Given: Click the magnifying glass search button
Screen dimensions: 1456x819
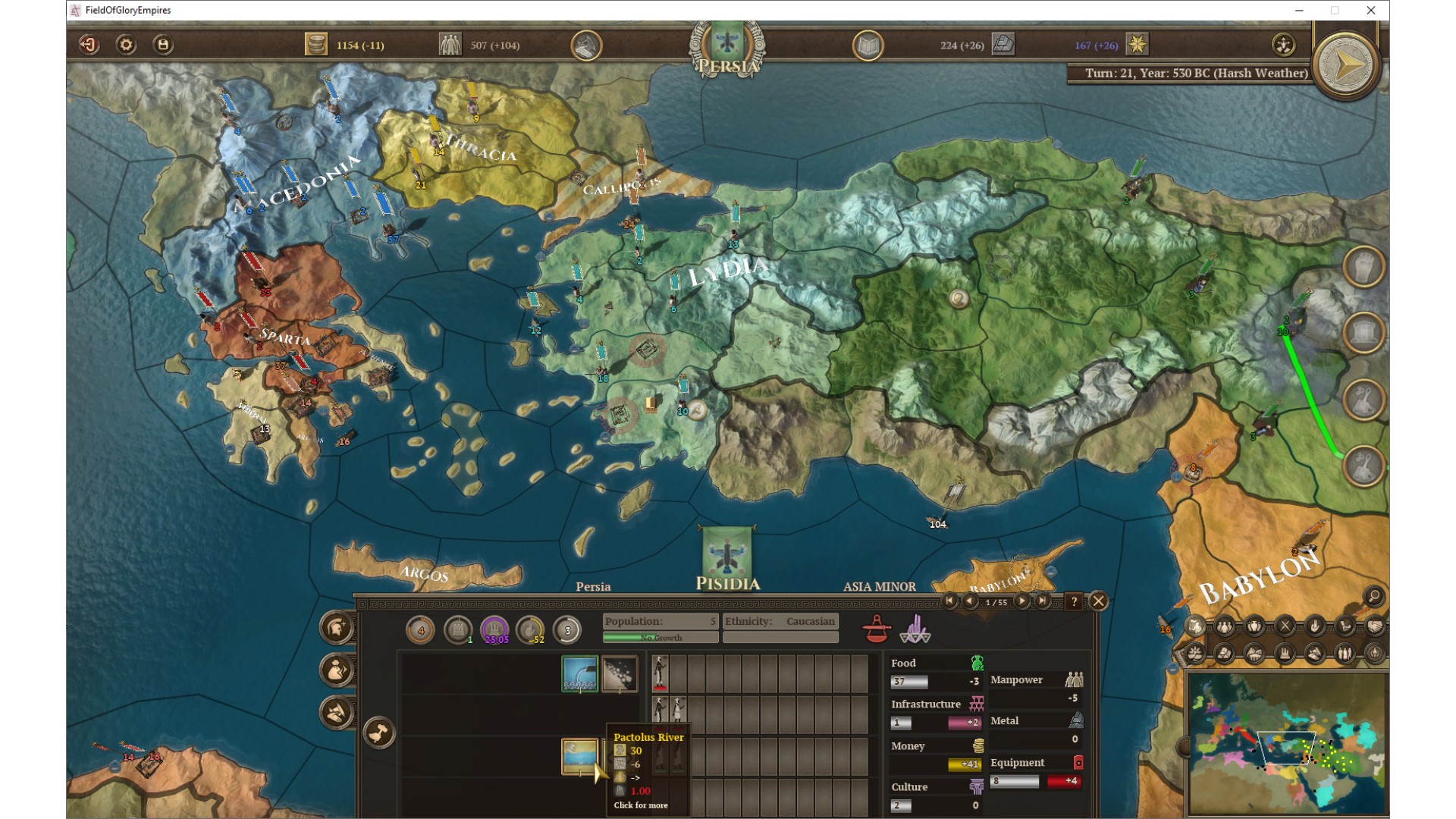Looking at the screenshot, I should click(1373, 597).
